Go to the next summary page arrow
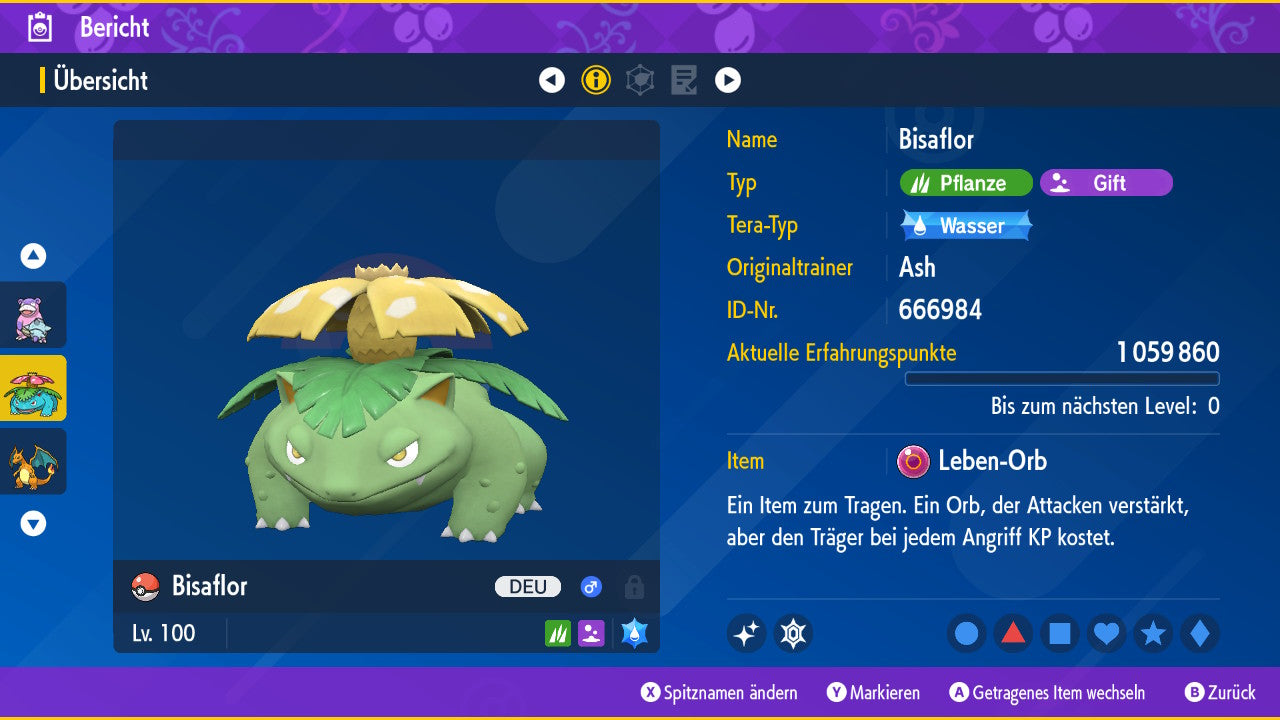 [x=728, y=80]
